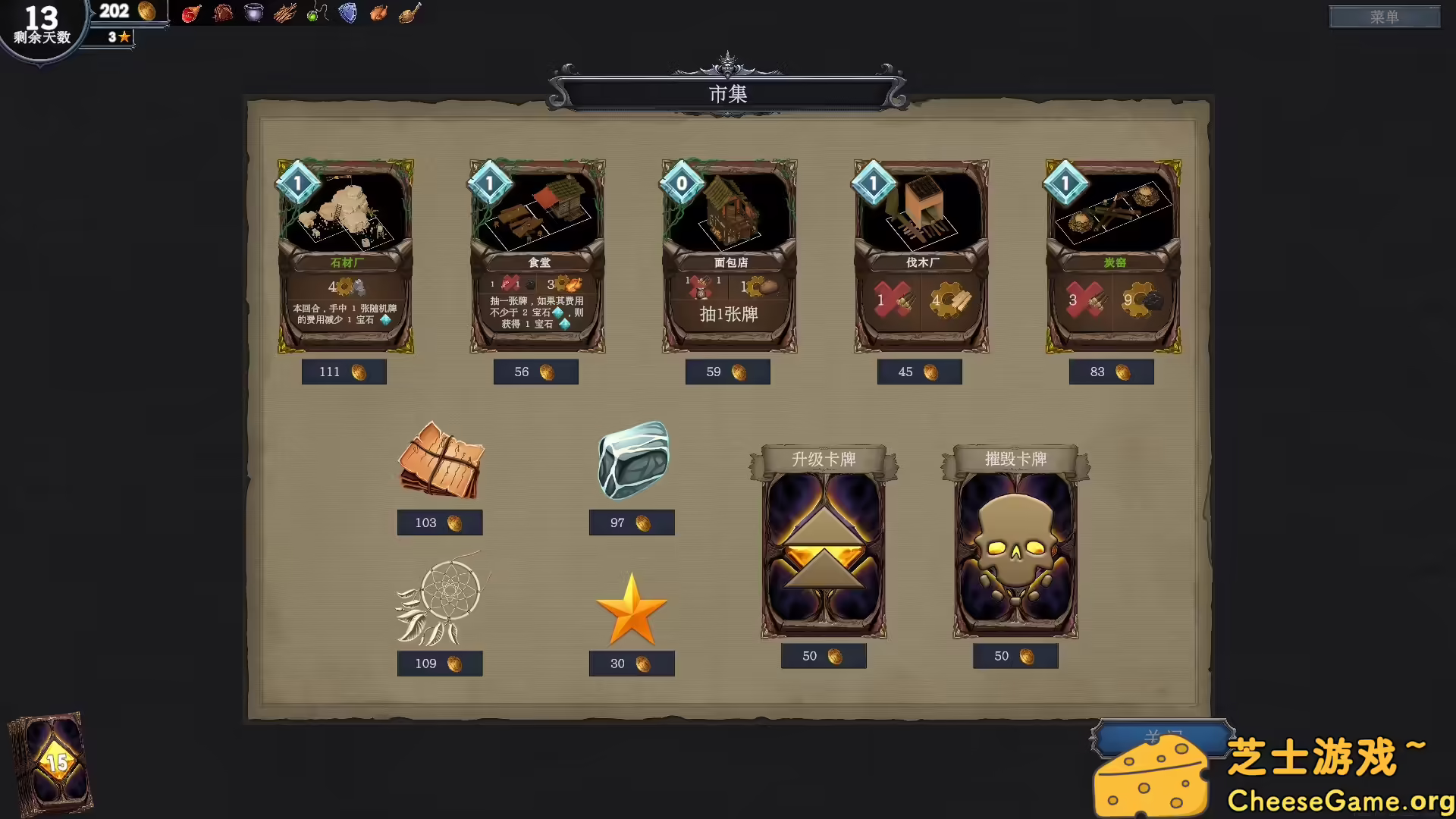The image size is (1456, 819).
Task: Click the blue shield resource icon
Action: (x=347, y=12)
